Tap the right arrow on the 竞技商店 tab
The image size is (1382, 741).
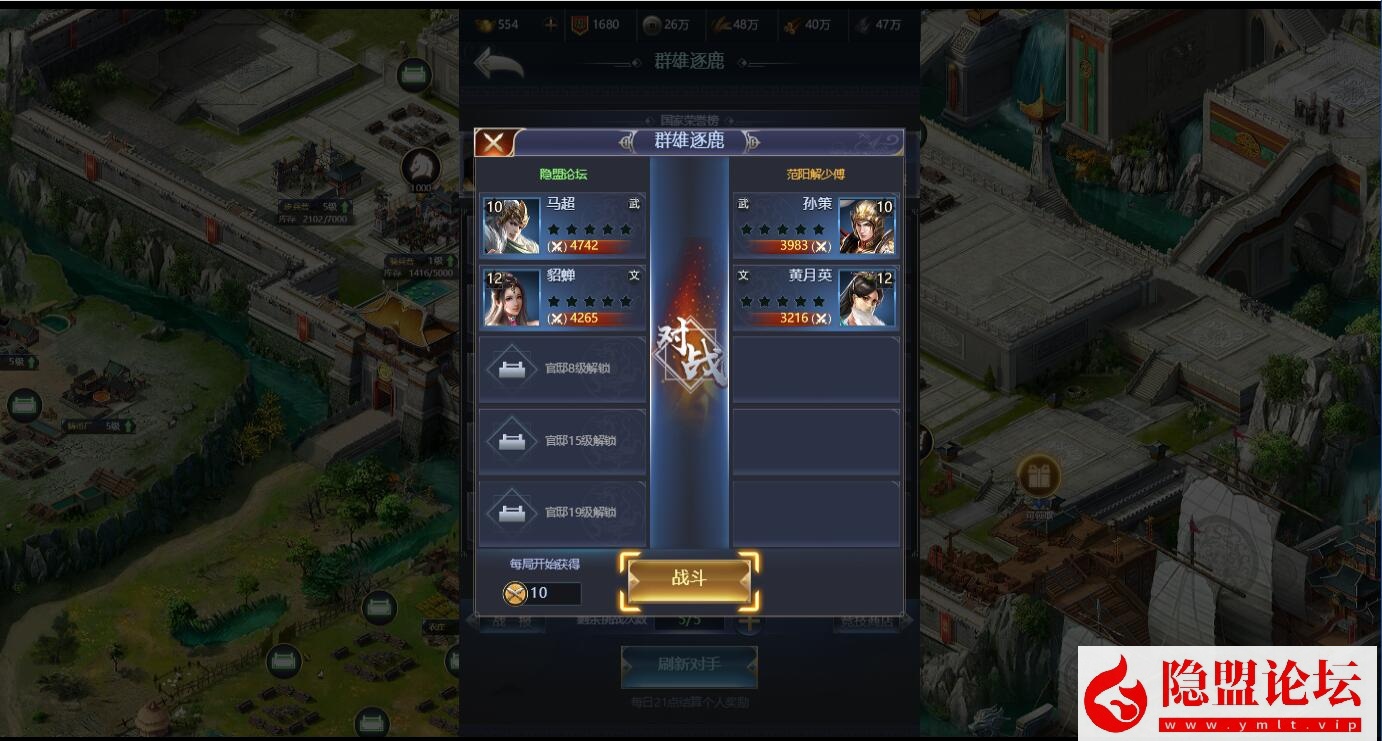908,622
